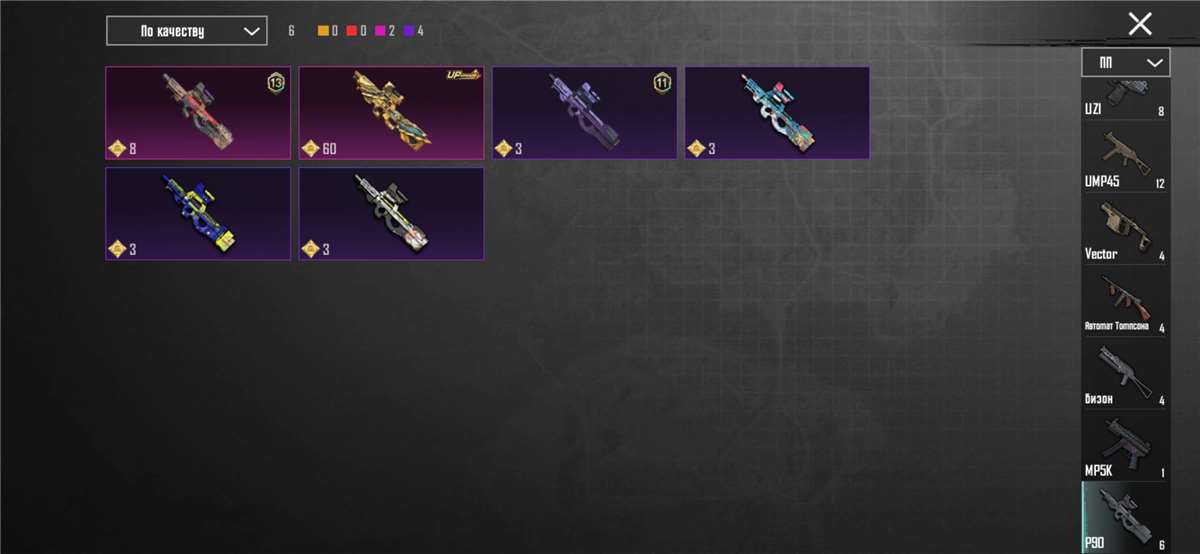Select the red P90 skin with level 13
This screenshot has height=554, width=1200.
pos(198,113)
